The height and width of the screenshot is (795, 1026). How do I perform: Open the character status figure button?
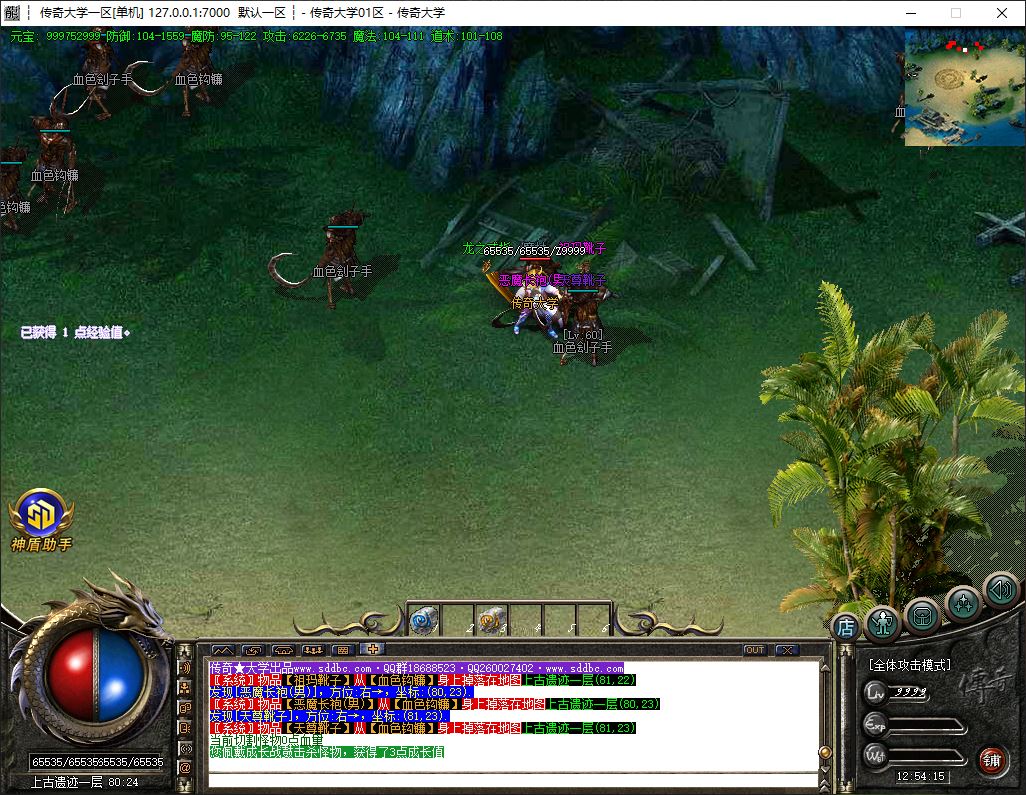(x=883, y=622)
